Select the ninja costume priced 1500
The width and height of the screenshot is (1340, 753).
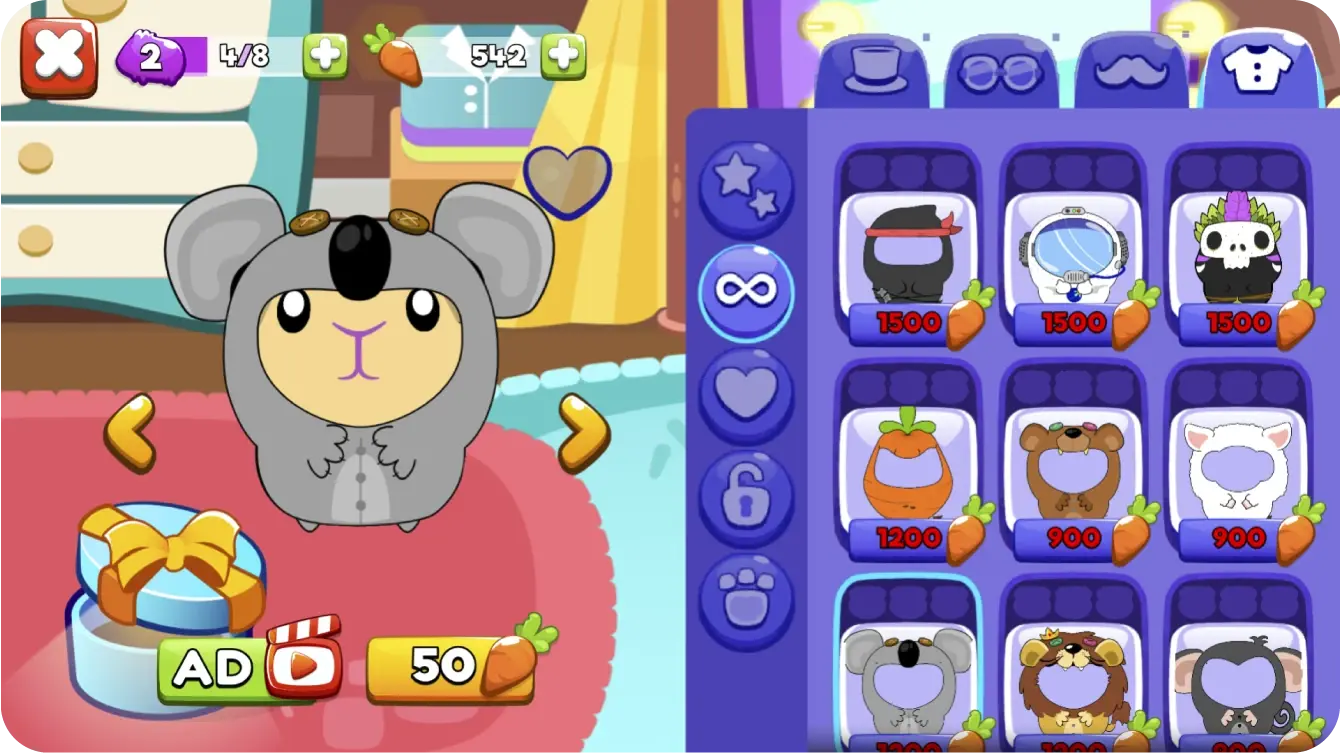pos(910,255)
